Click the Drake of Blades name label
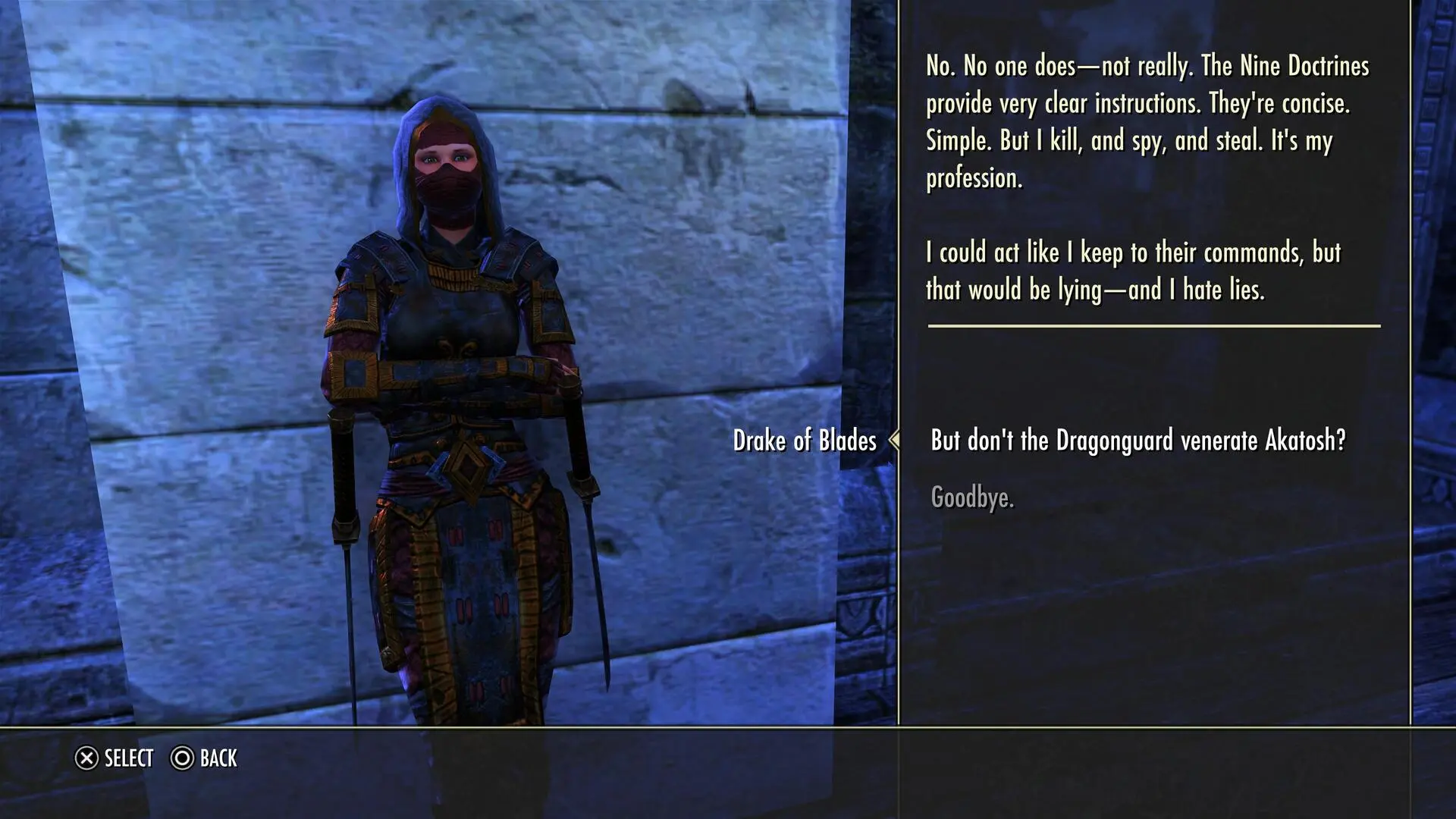1456x819 pixels. point(805,438)
